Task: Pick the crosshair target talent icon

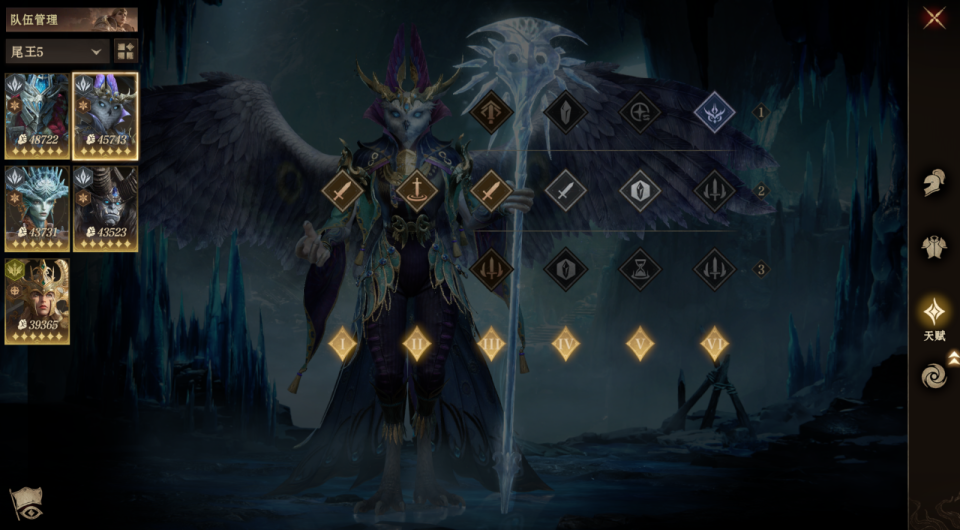Action: (x=640, y=112)
